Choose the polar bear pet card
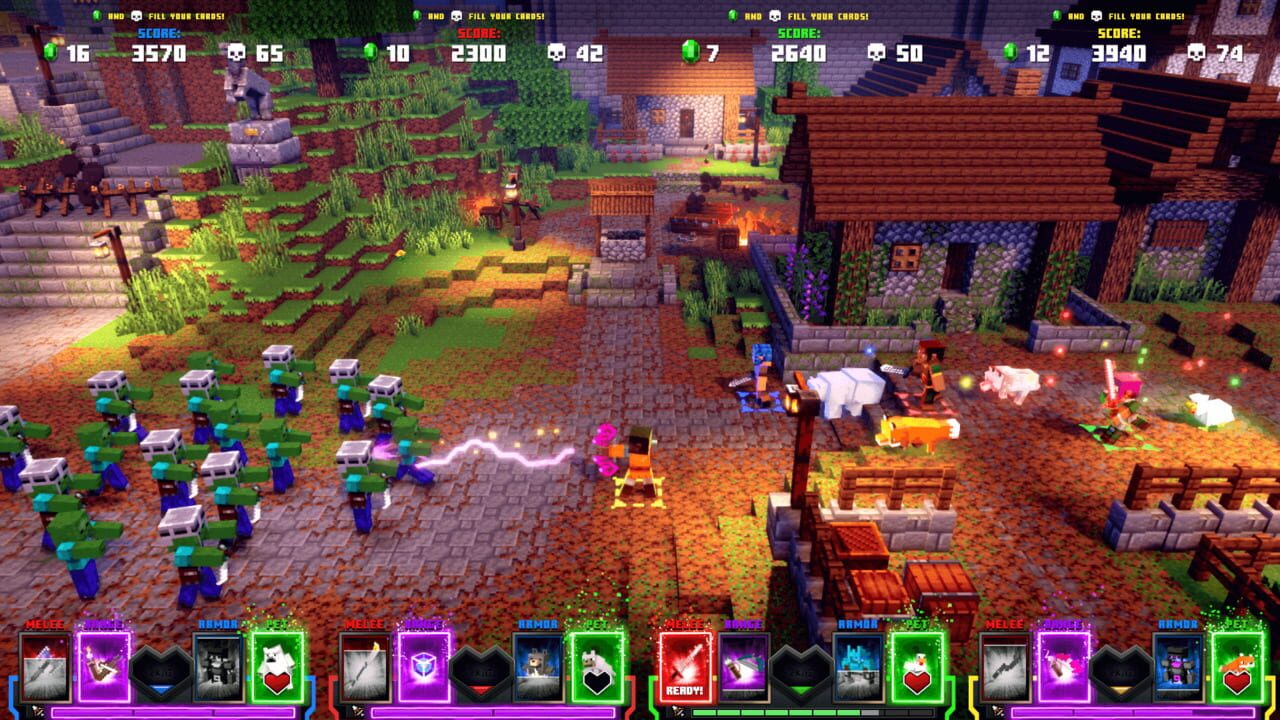The height and width of the screenshot is (720, 1280). [x=278, y=665]
